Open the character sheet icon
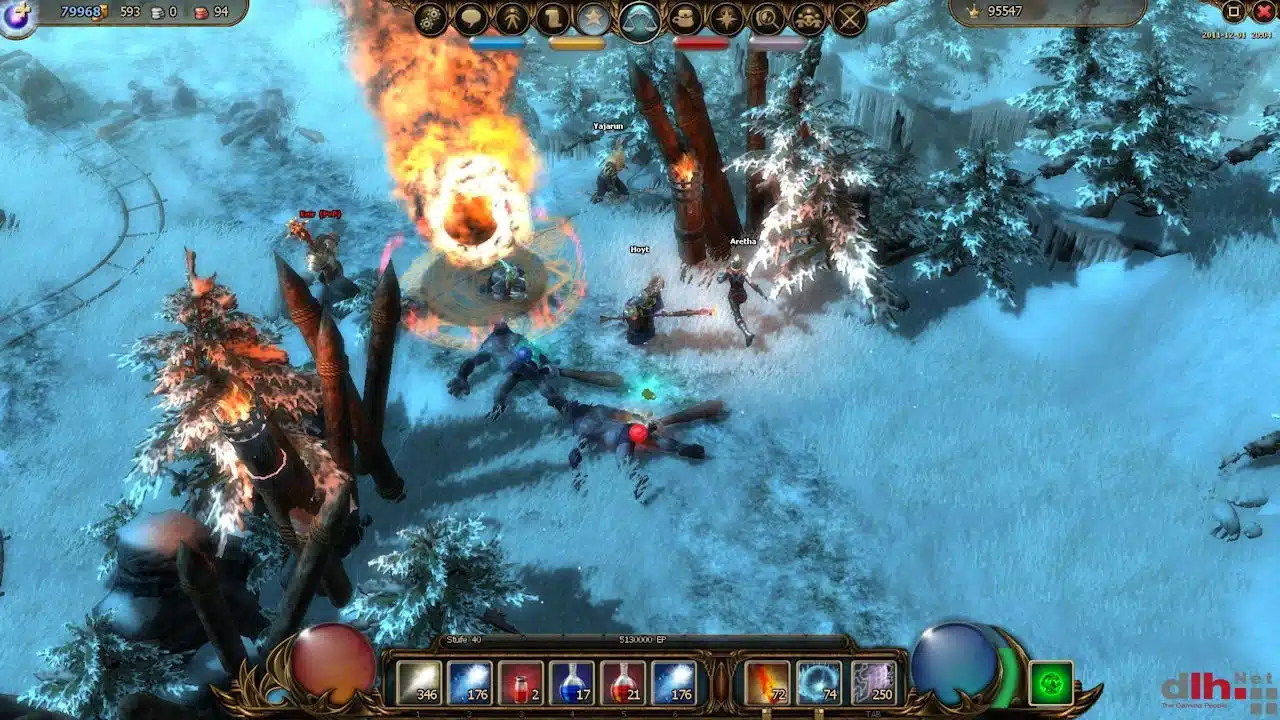 [x=512, y=17]
